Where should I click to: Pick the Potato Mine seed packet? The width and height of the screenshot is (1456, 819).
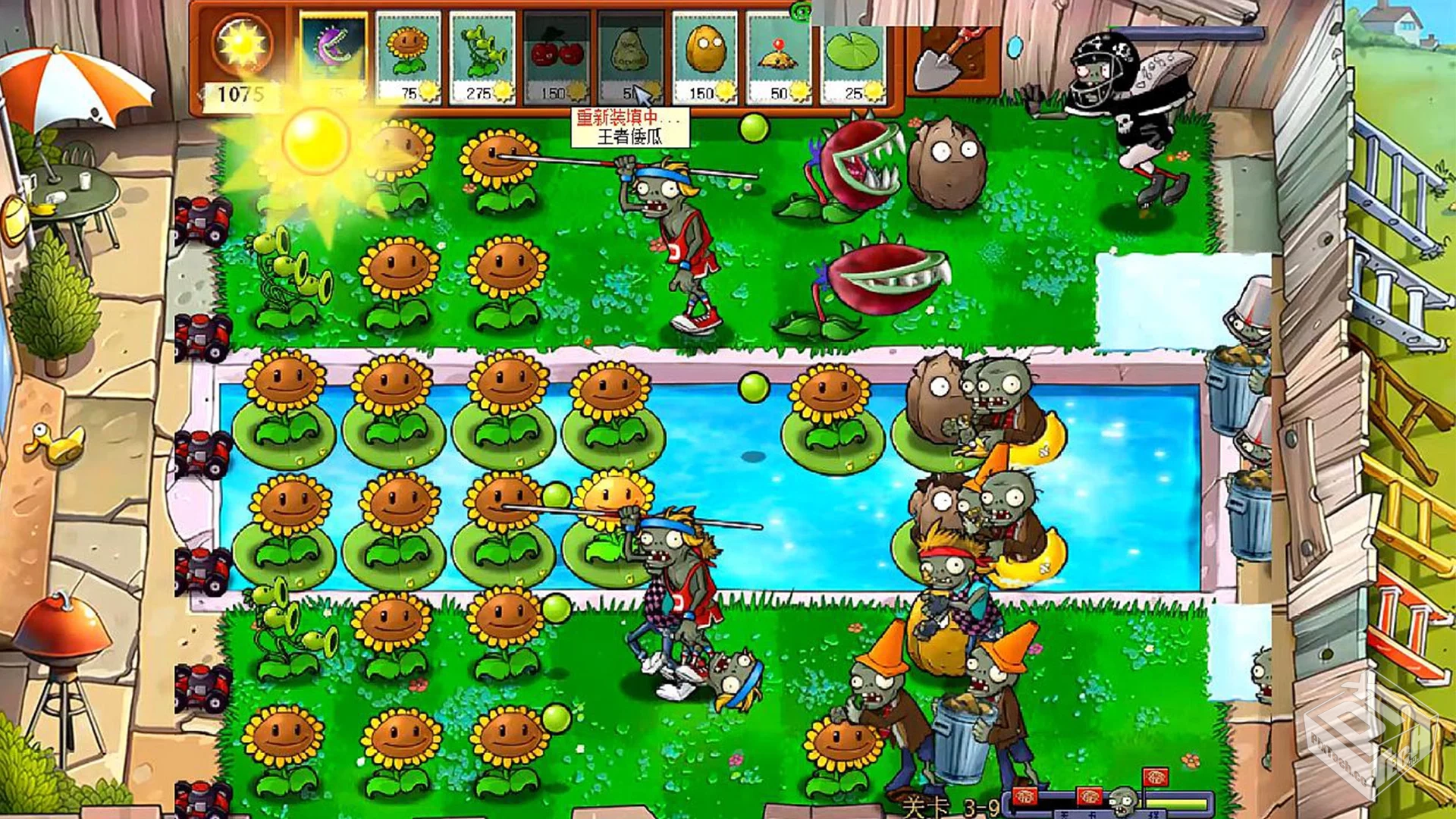pyautogui.click(x=778, y=53)
